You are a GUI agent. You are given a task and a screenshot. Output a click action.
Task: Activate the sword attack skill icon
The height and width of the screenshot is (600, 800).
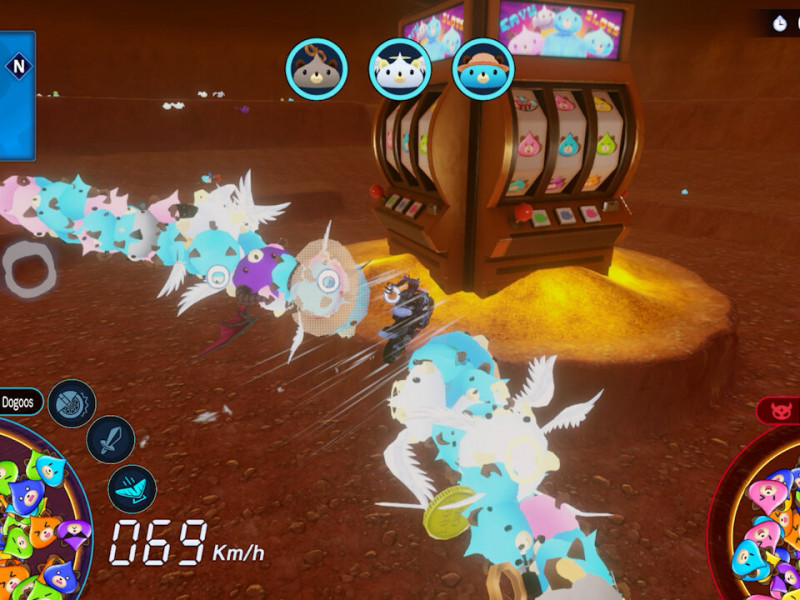(110, 440)
